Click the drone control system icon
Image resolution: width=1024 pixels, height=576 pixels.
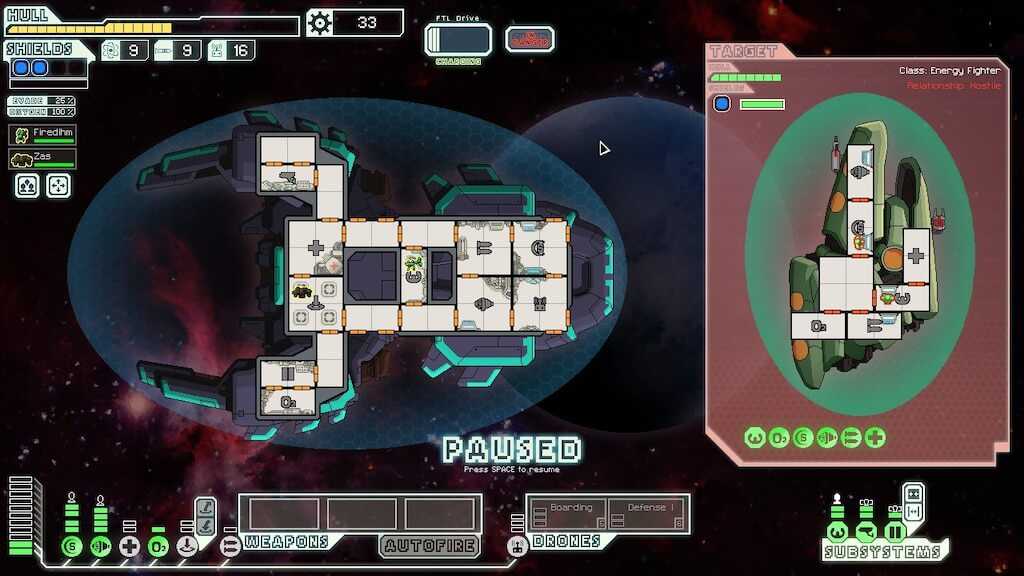click(517, 546)
